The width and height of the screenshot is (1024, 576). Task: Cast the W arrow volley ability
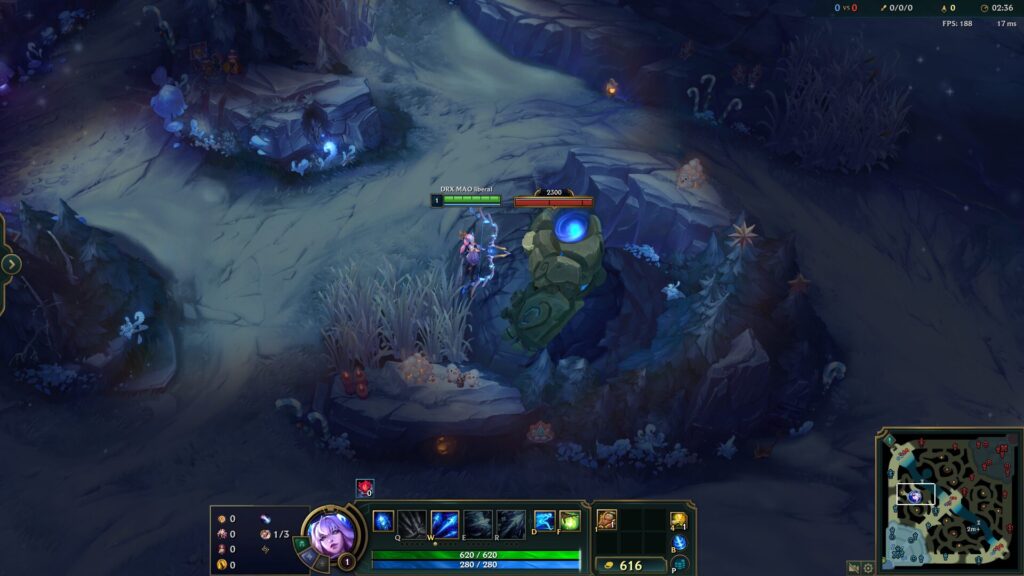pyautogui.click(x=445, y=523)
